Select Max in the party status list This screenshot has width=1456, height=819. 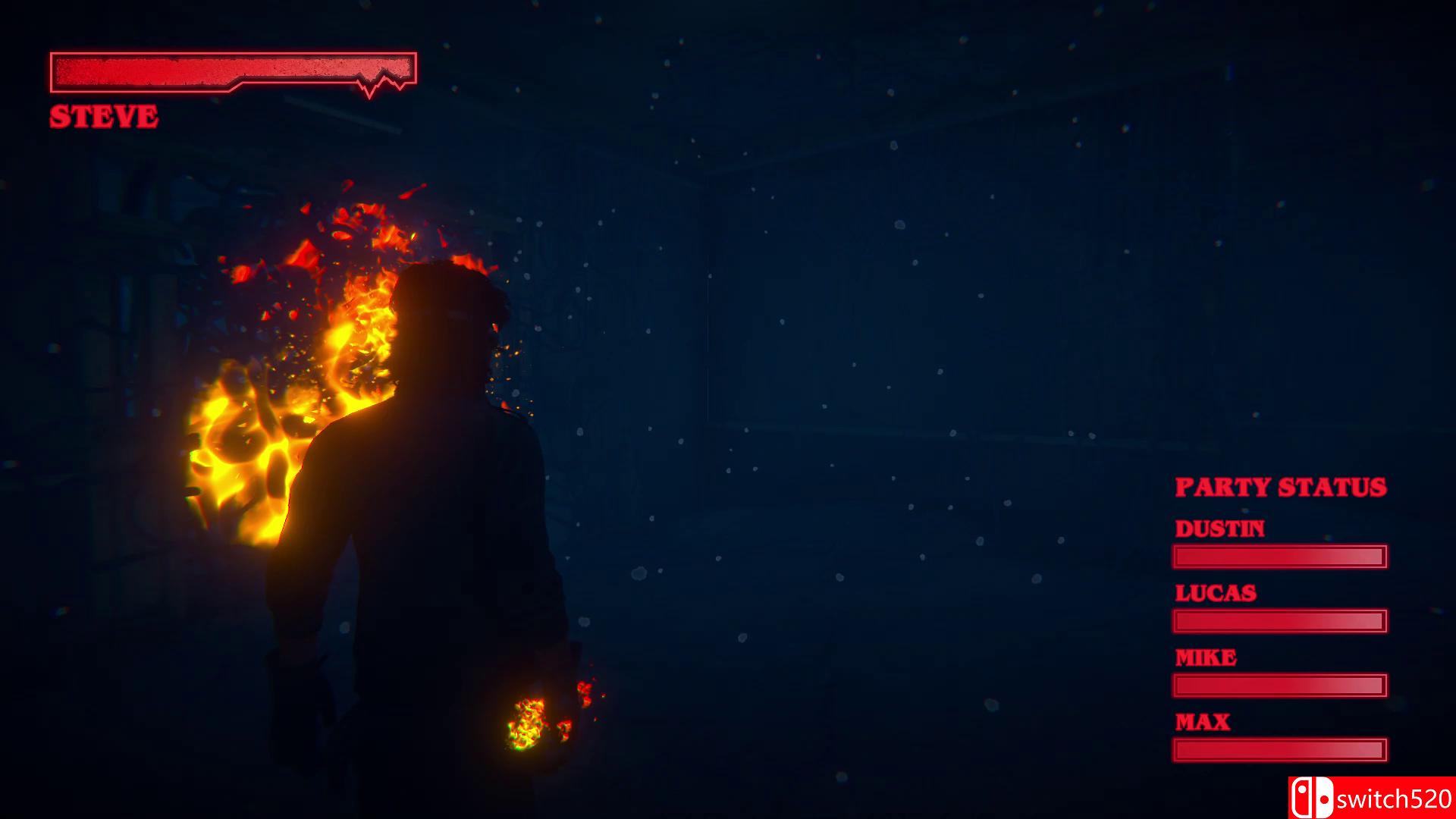[1202, 722]
